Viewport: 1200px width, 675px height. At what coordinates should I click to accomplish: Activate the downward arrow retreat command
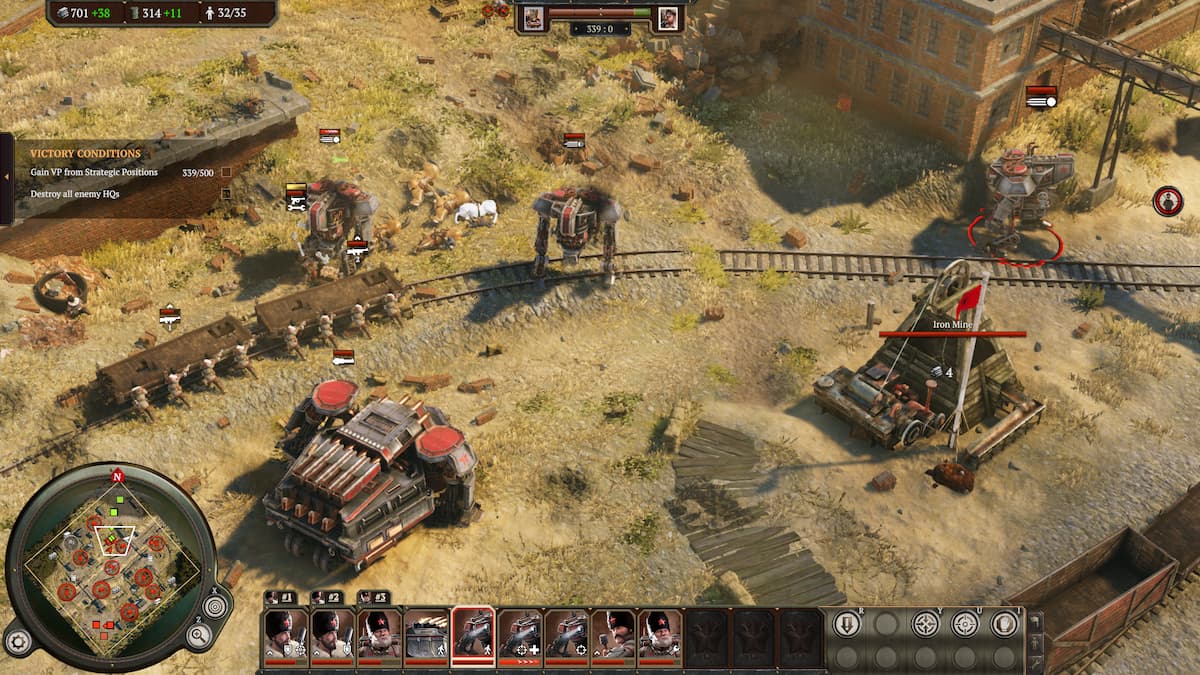846,624
